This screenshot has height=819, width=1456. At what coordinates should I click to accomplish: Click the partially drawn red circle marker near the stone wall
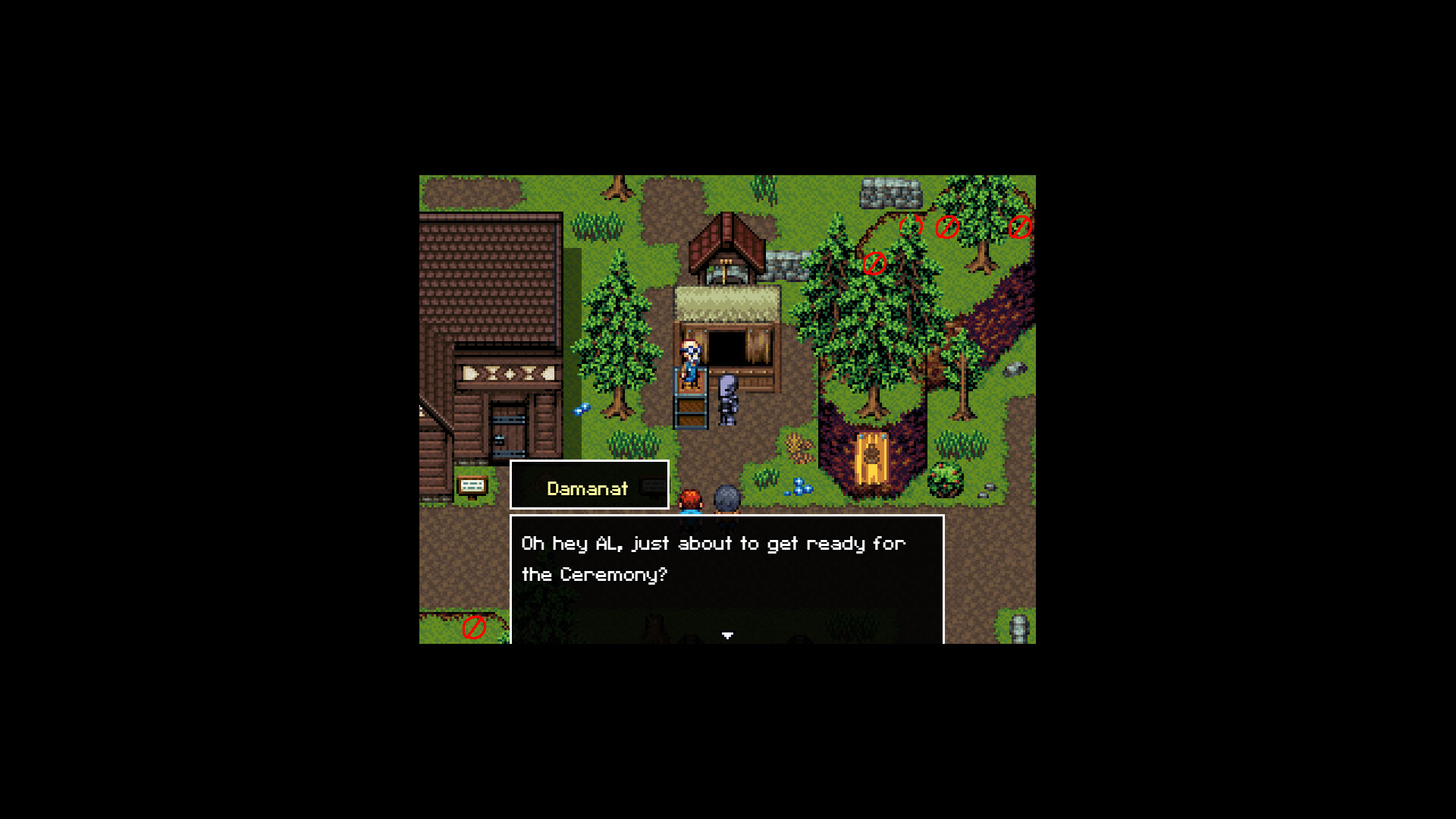point(911,227)
